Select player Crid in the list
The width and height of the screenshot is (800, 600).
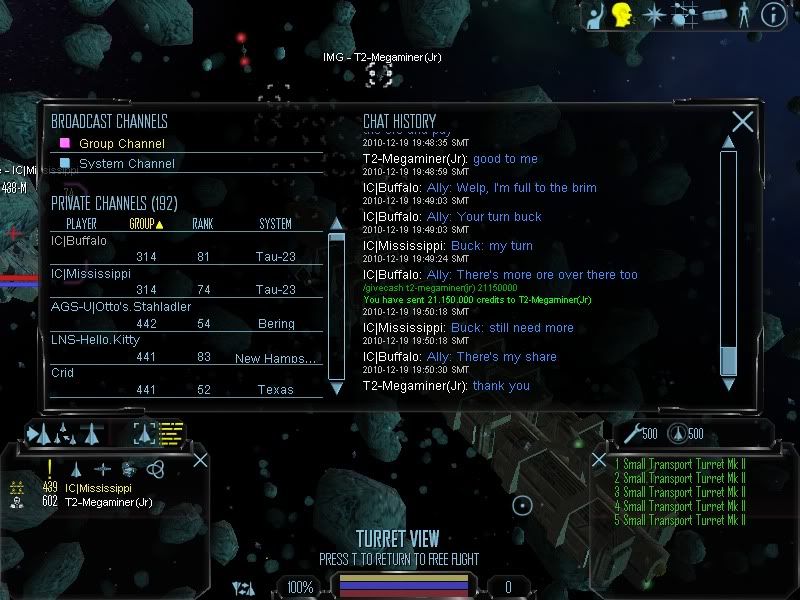[x=63, y=373]
